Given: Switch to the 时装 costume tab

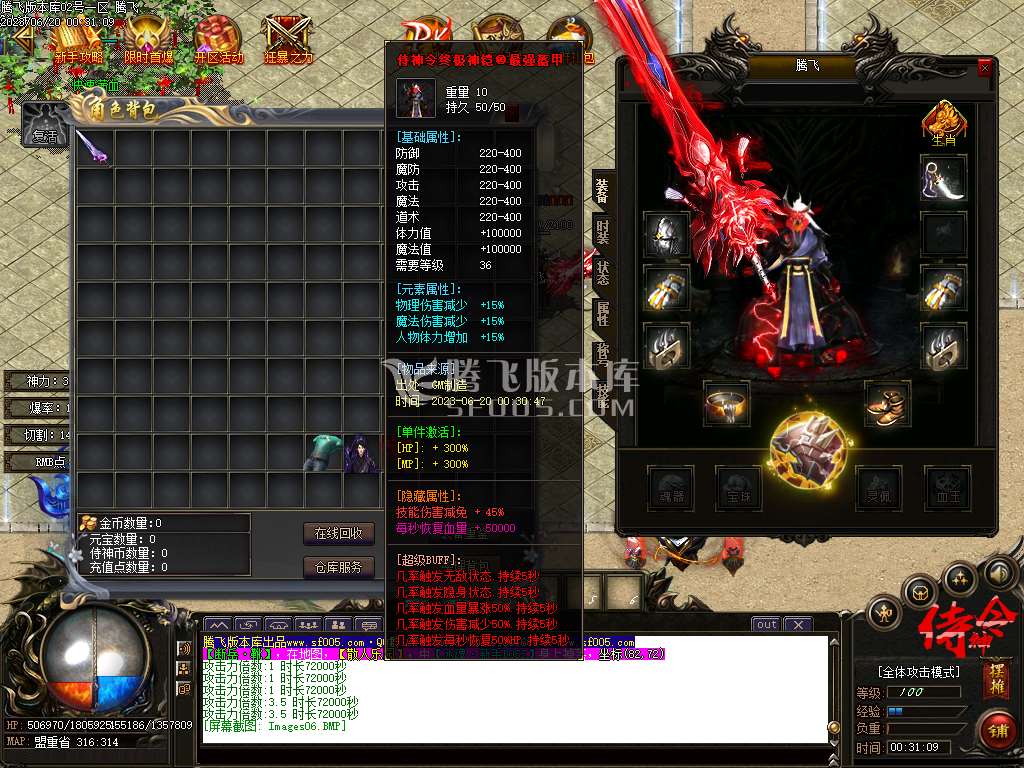Looking at the screenshot, I should (602, 231).
